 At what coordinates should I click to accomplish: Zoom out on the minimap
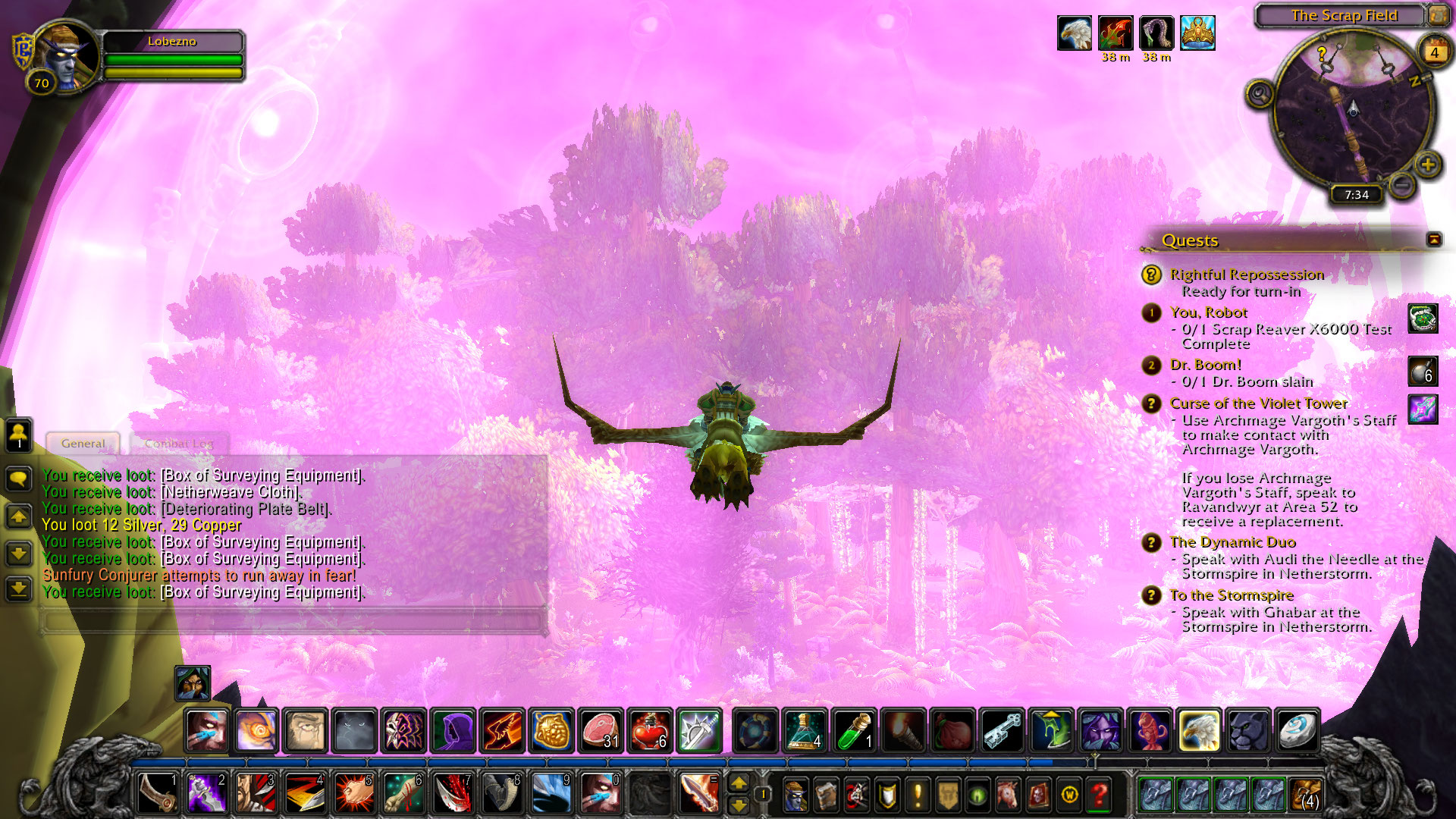[1403, 184]
